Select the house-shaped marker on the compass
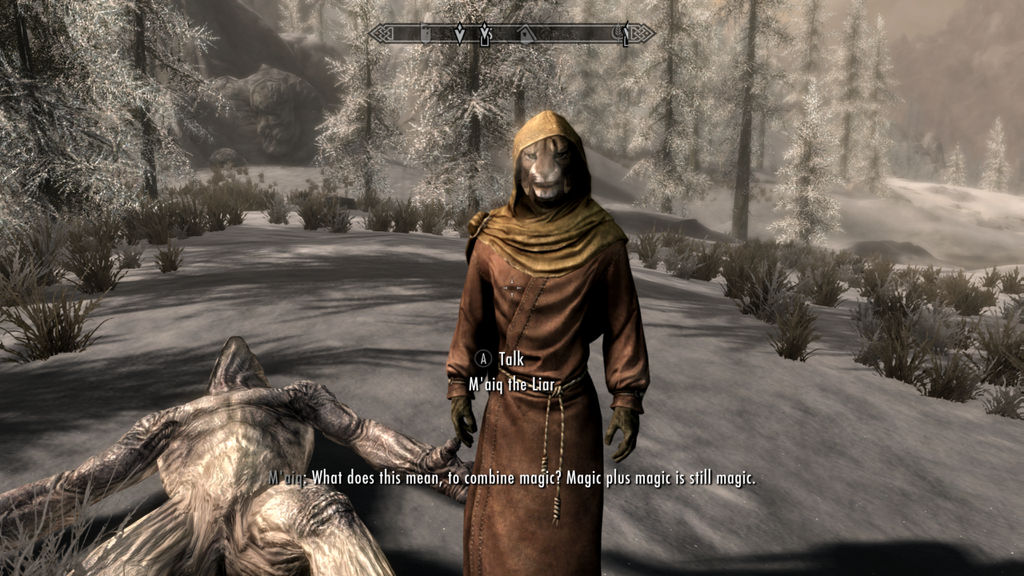This screenshot has height=576, width=1024. [525, 34]
